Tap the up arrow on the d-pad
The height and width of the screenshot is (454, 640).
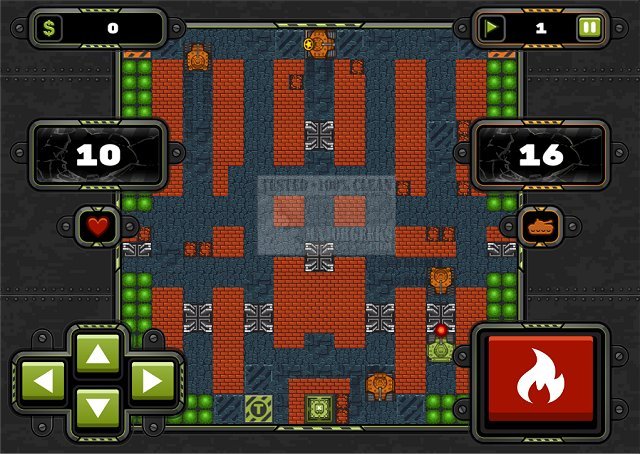pyautogui.click(x=97, y=352)
